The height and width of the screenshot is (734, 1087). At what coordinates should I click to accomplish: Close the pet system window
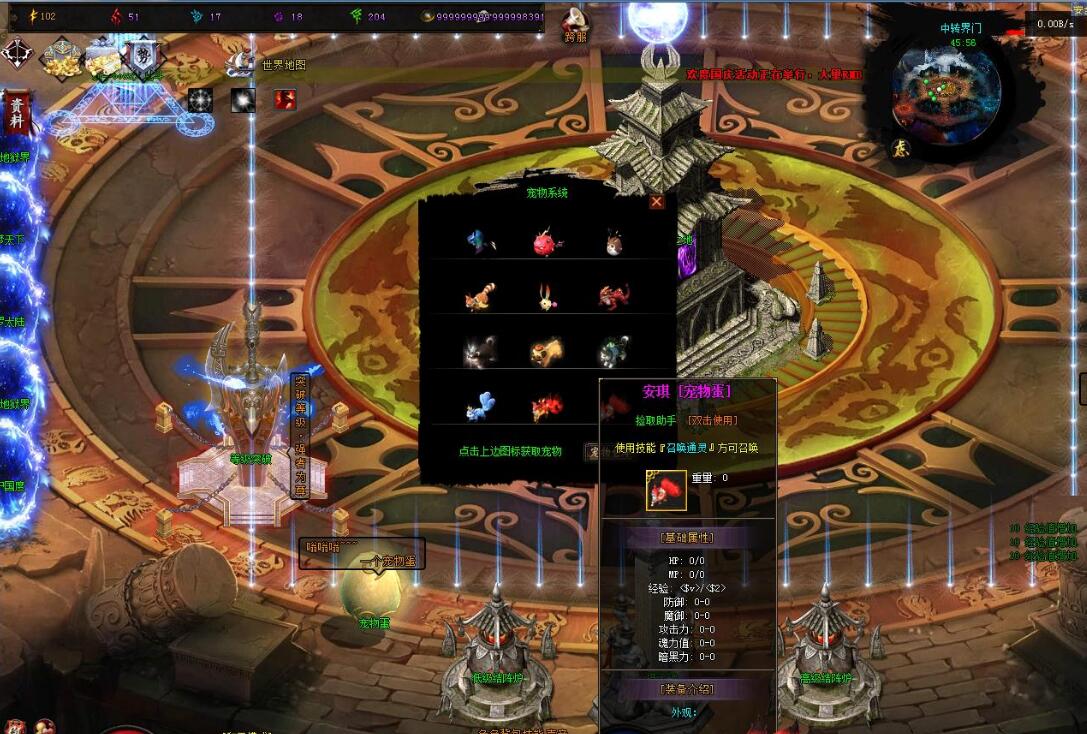656,202
